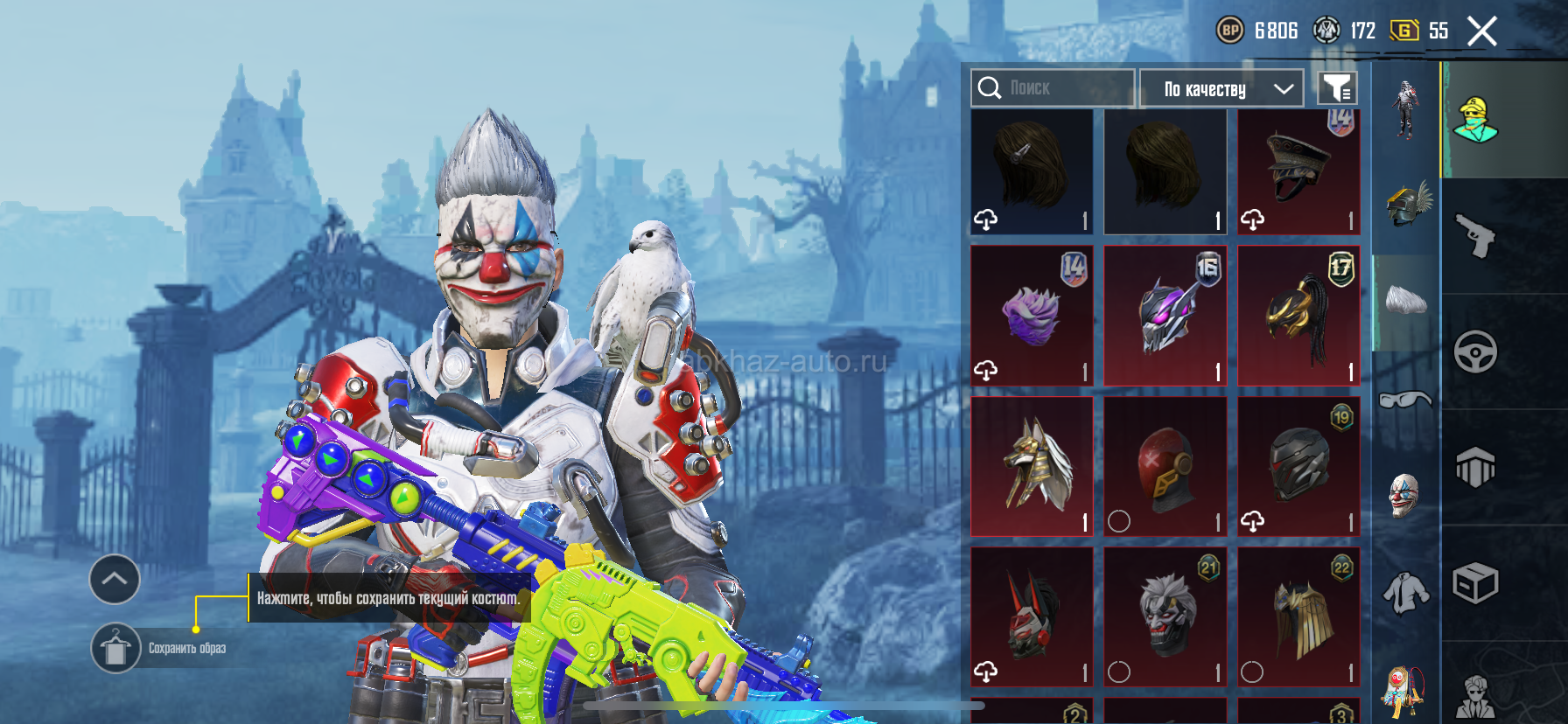
Task: Open the glasses accessory category
Action: 1405,400
